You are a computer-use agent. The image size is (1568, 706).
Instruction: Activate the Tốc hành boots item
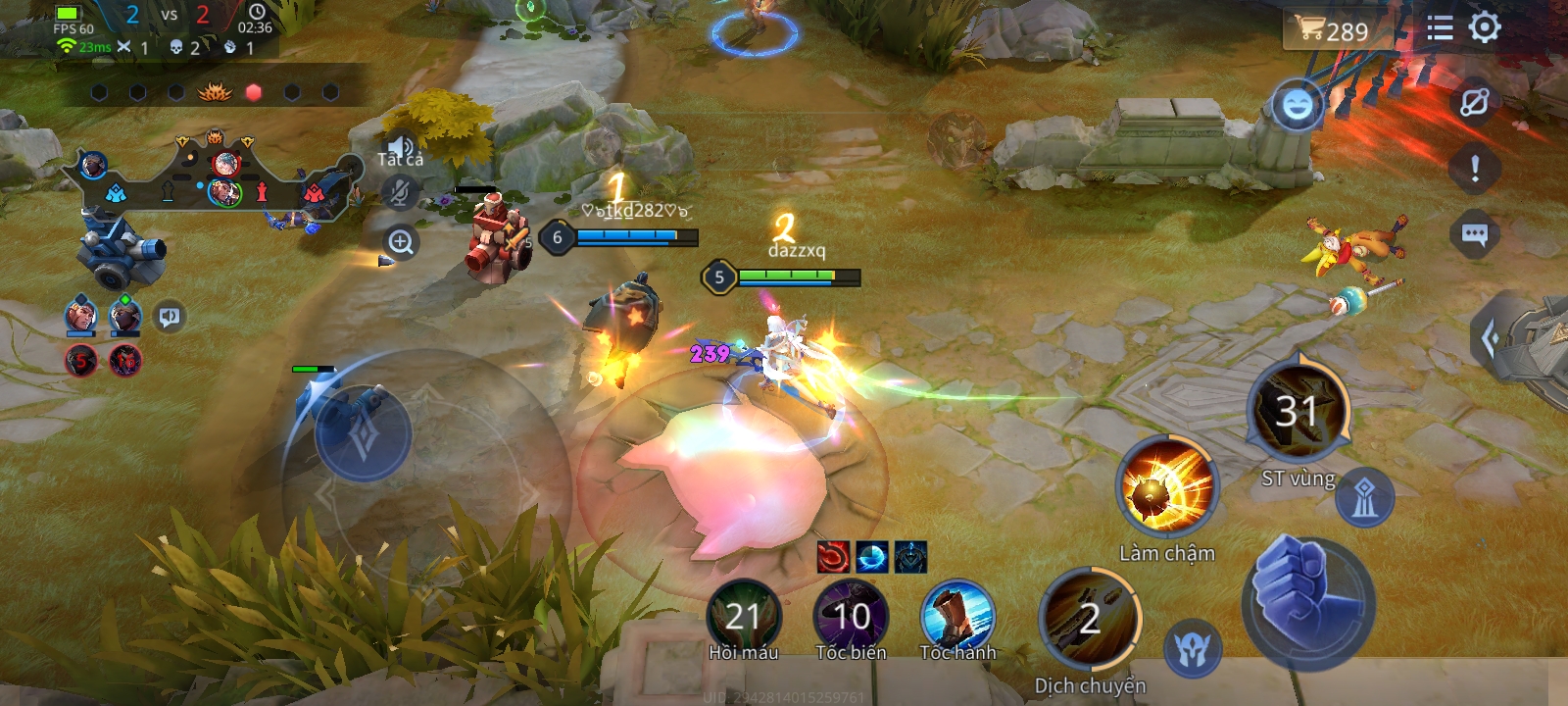click(x=957, y=616)
